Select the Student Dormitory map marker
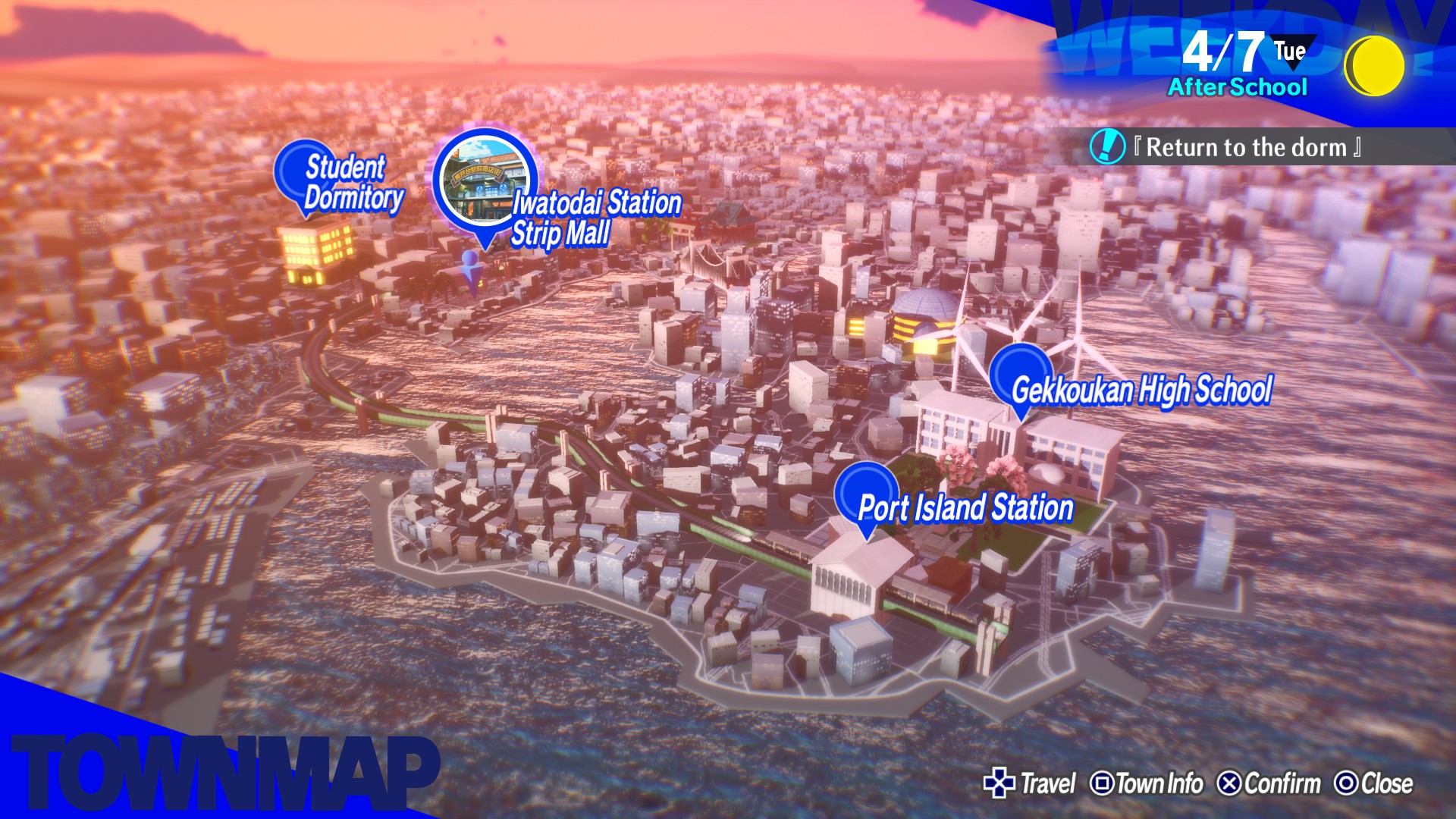This screenshot has height=819, width=1456. click(306, 174)
